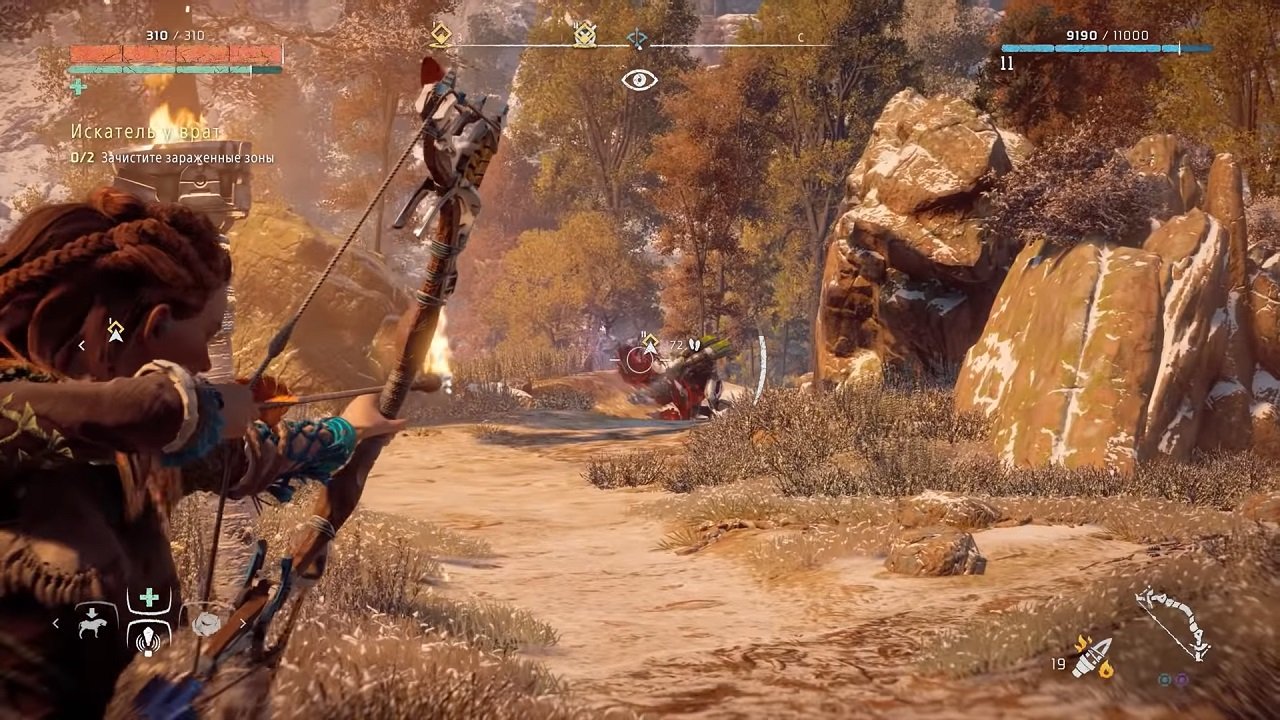Select the green medicine plus icon

pyautogui.click(x=148, y=597)
